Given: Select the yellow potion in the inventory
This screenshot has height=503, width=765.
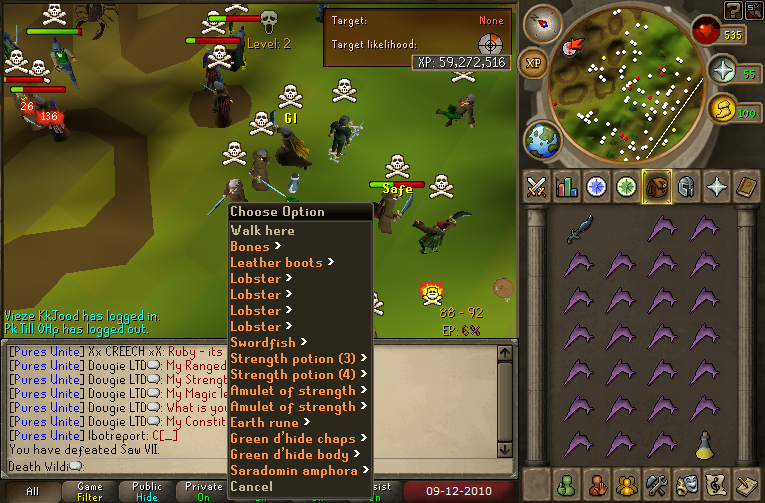Looking at the screenshot, I should coord(706,441).
